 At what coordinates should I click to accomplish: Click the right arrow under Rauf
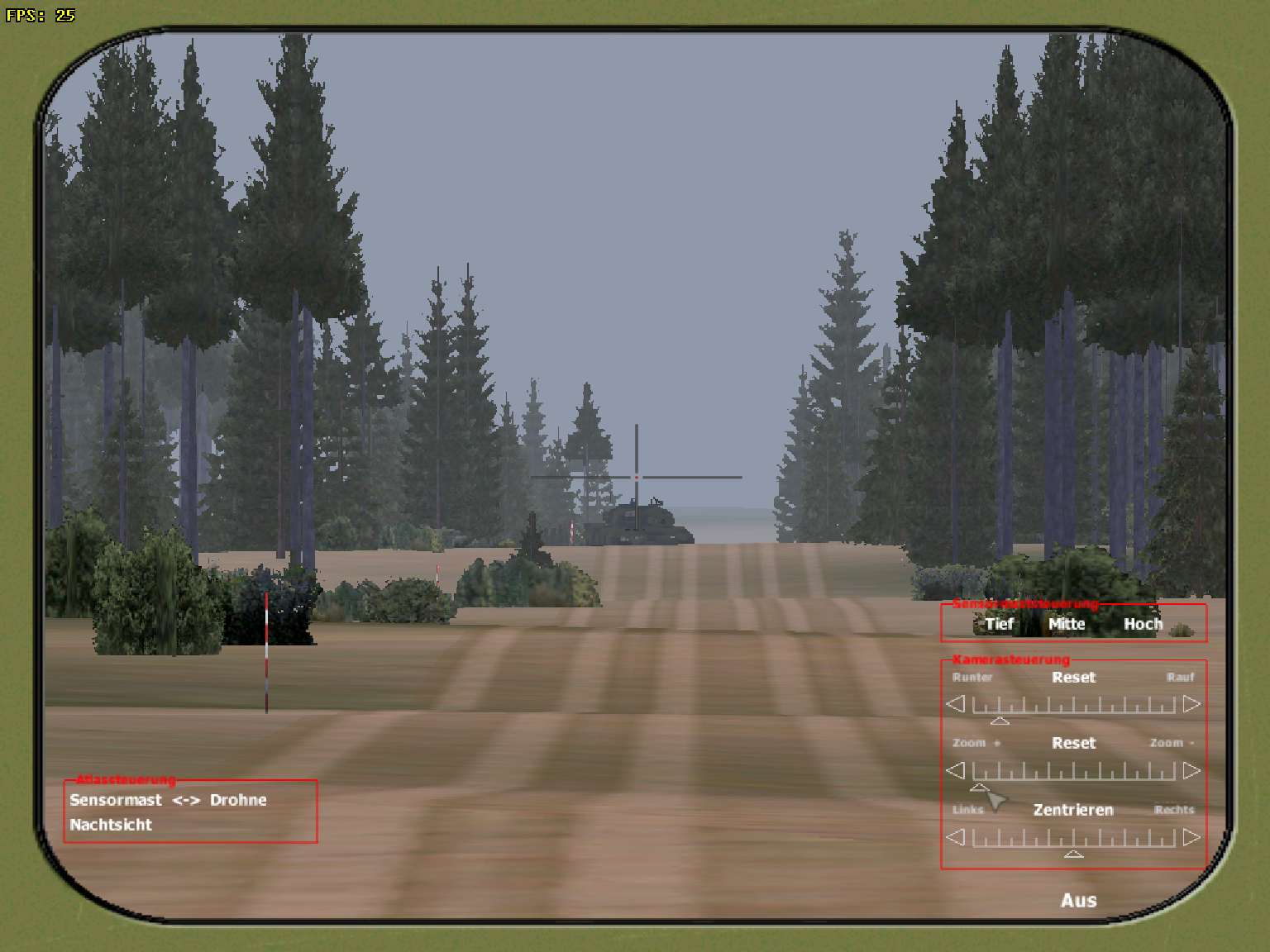(x=1191, y=705)
